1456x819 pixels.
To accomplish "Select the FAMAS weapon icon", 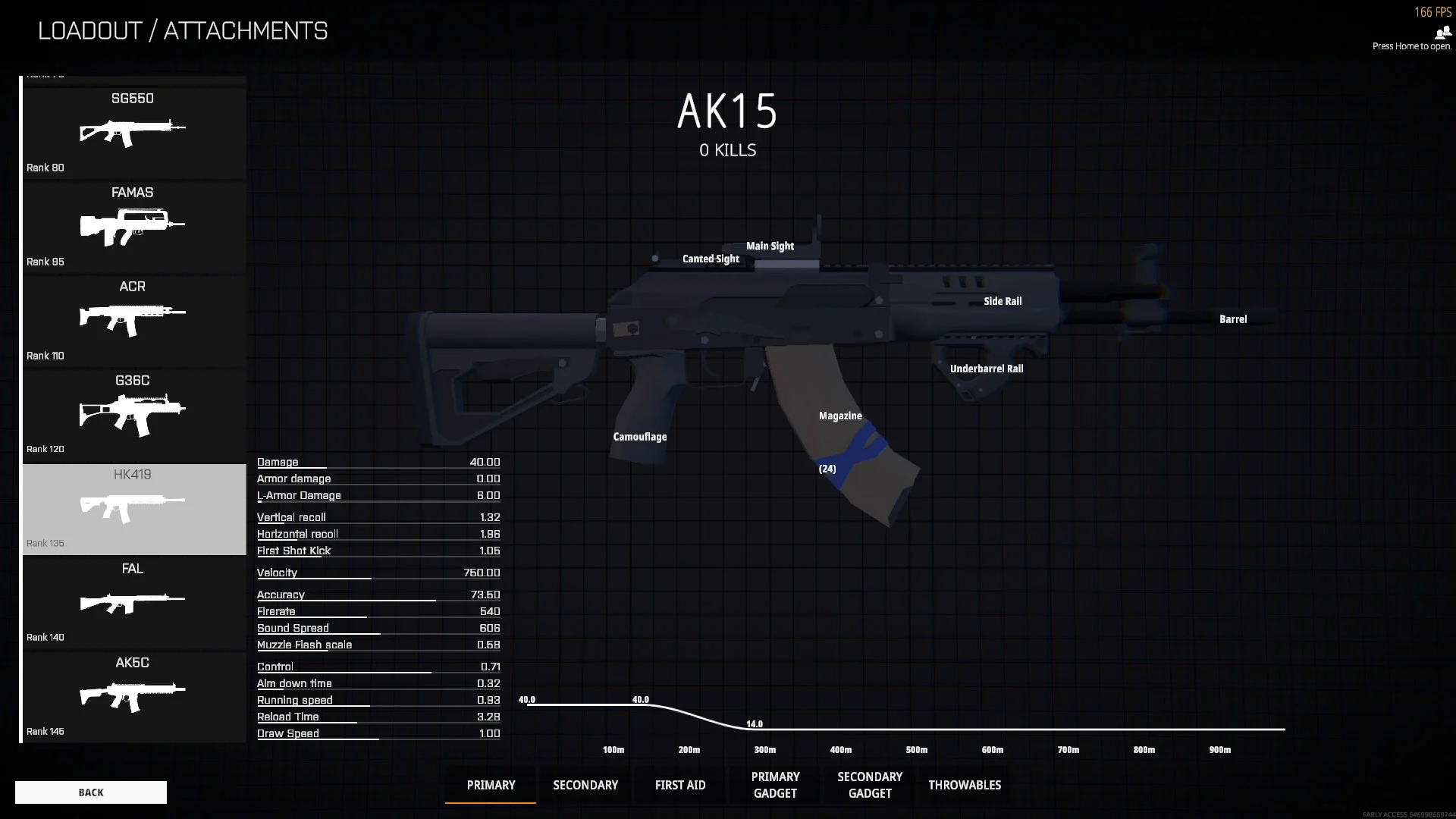I will click(x=133, y=224).
